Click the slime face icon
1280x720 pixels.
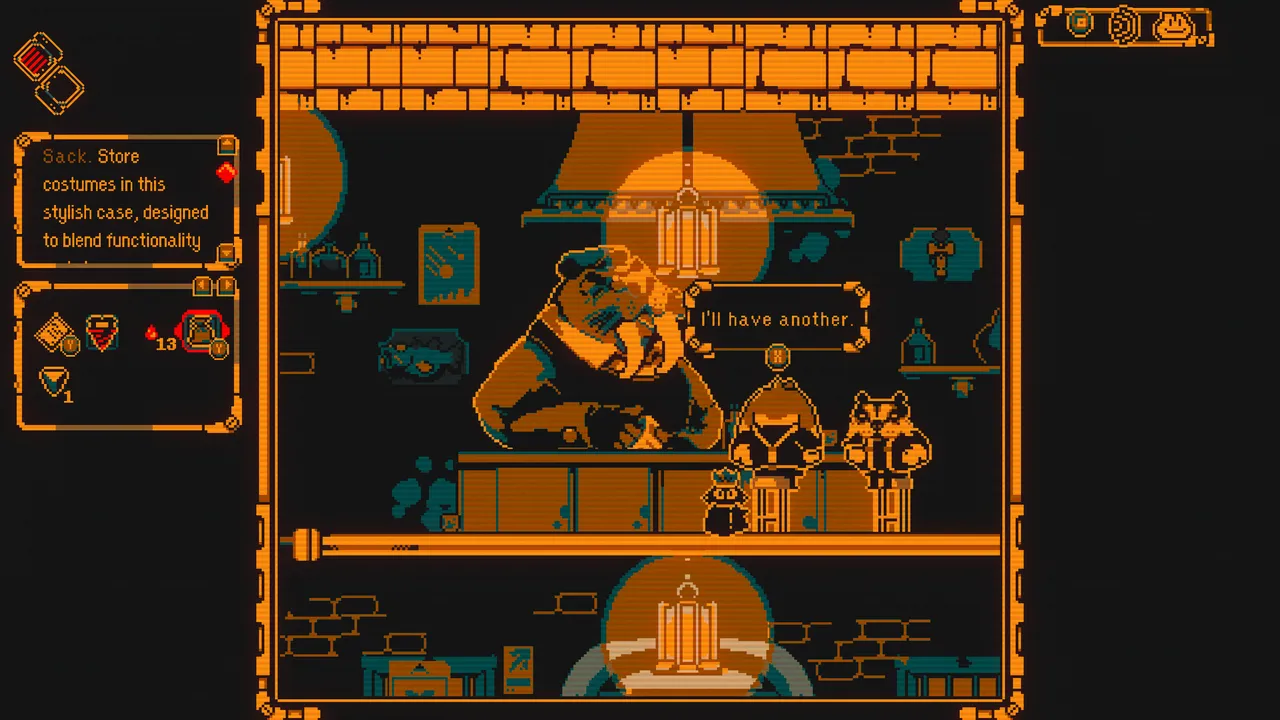1174,26
